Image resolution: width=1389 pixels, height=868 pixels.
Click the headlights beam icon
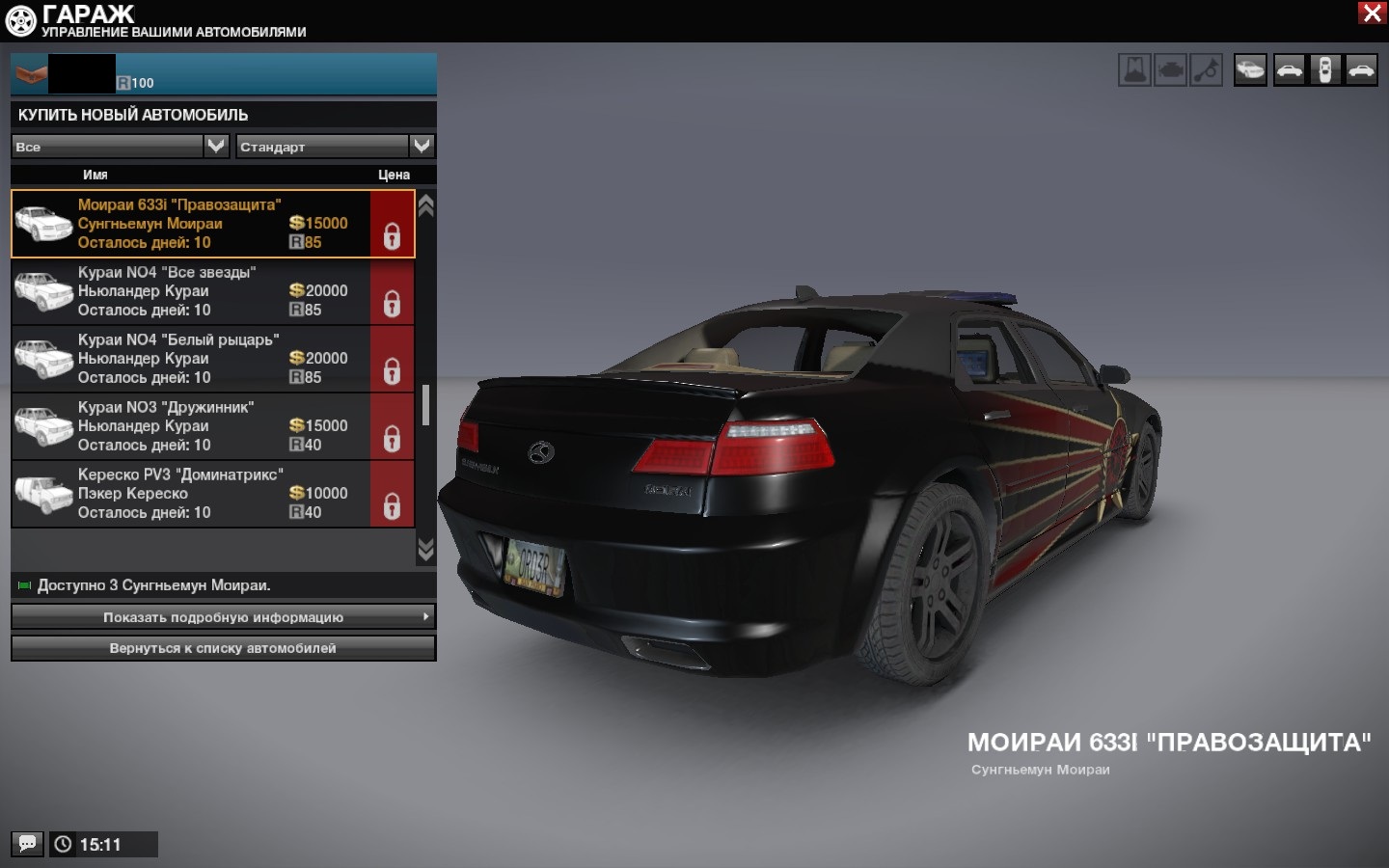(x=1135, y=70)
